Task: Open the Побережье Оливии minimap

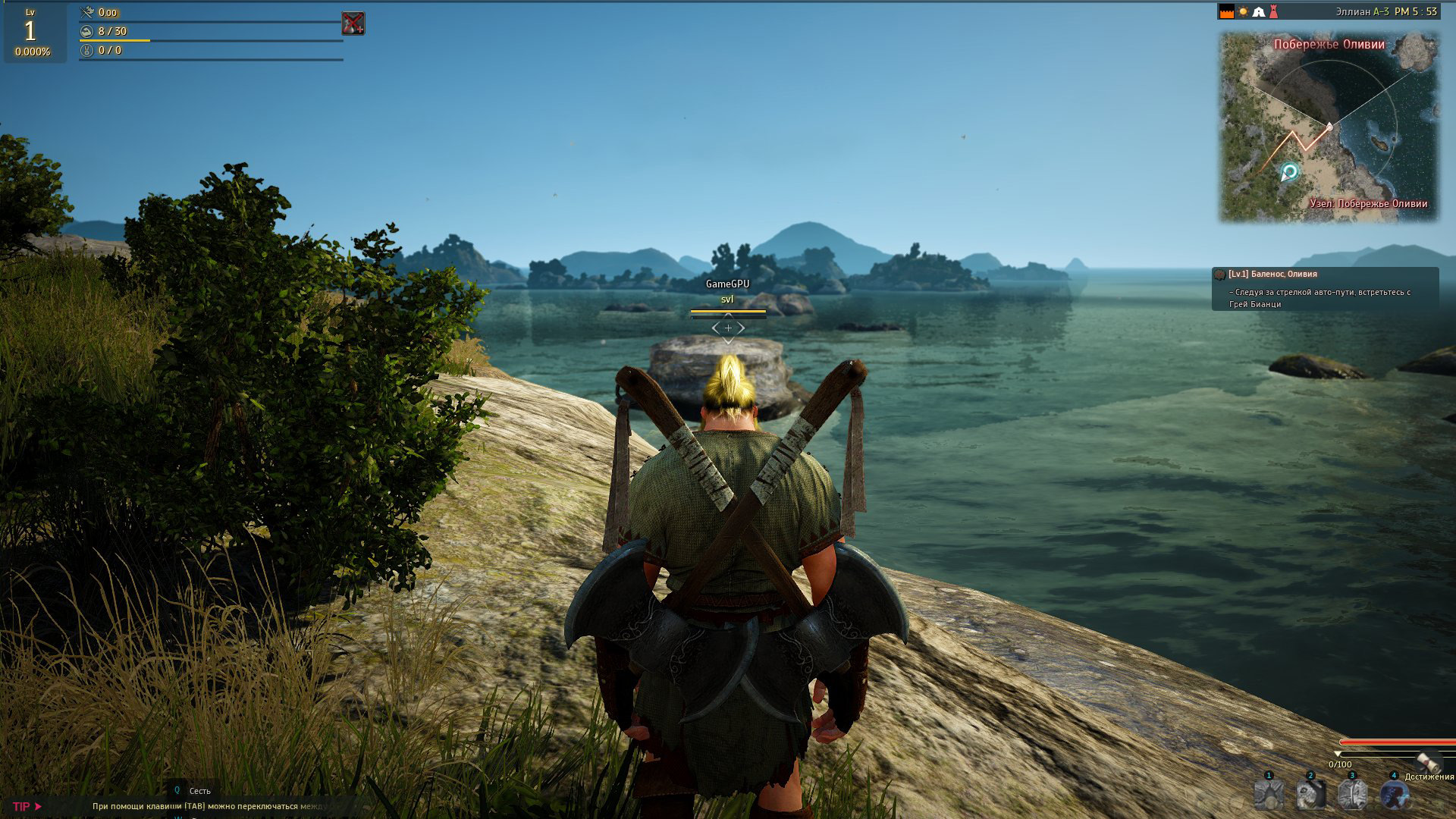Action: click(x=1328, y=127)
